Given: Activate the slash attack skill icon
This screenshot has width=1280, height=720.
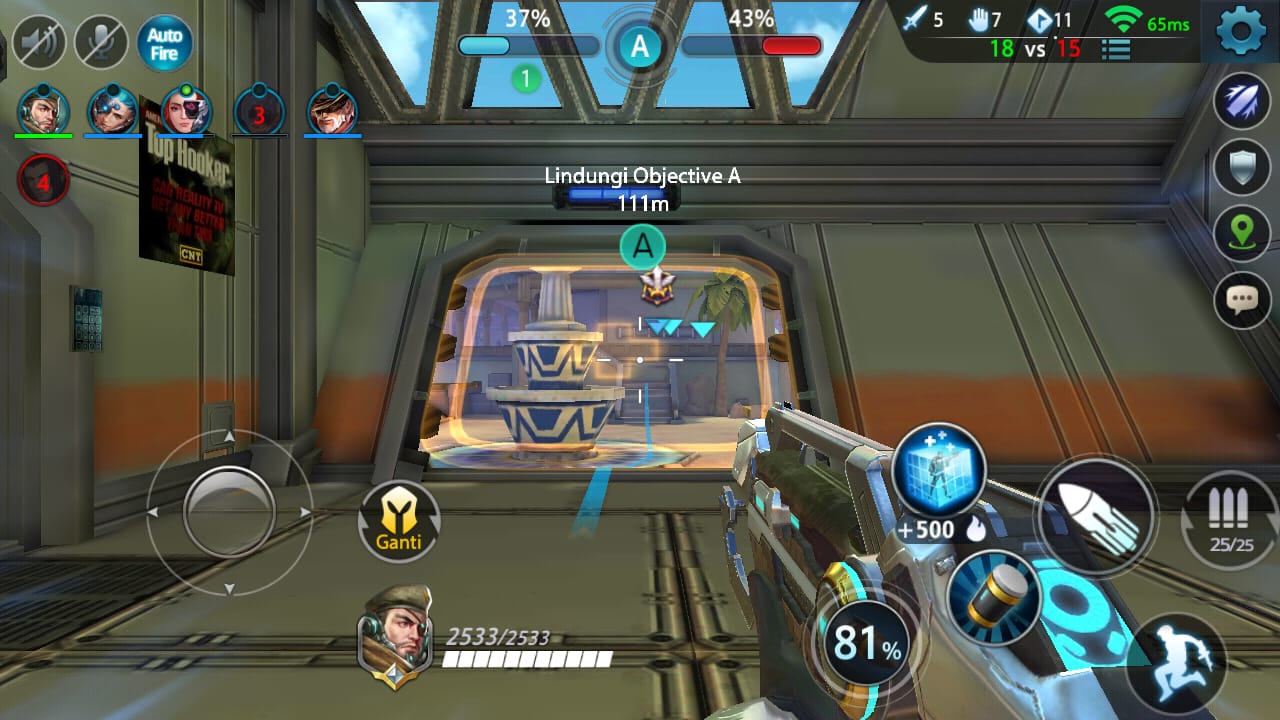Looking at the screenshot, I should (1240, 100).
